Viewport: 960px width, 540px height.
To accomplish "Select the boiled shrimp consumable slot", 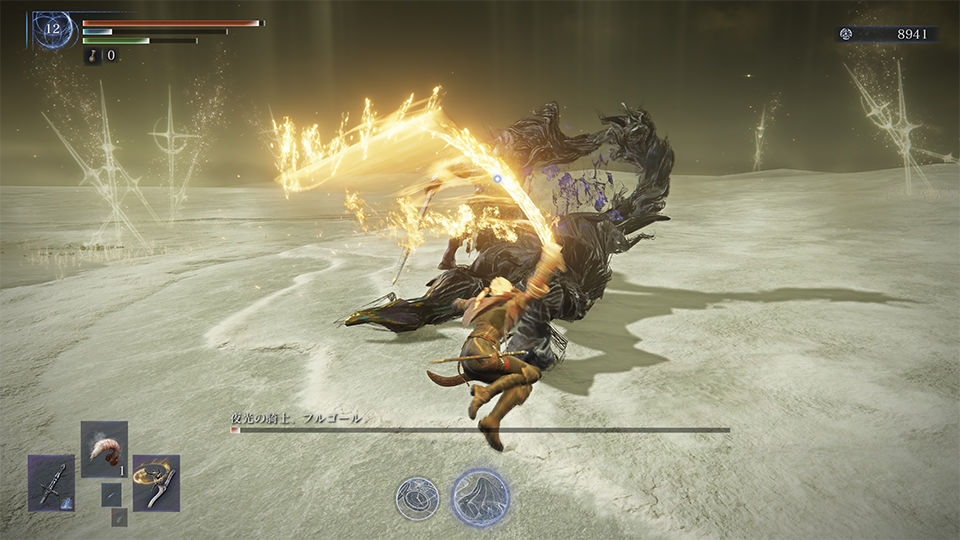I will click(104, 449).
